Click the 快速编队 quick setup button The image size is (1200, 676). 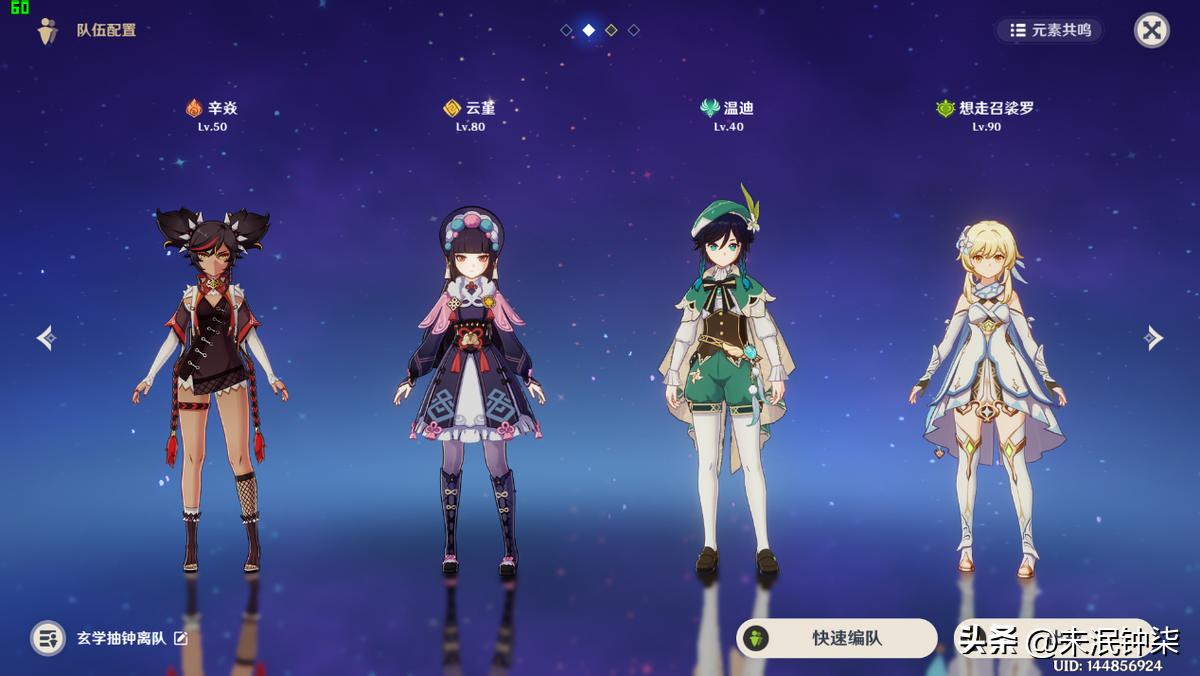tap(836, 638)
